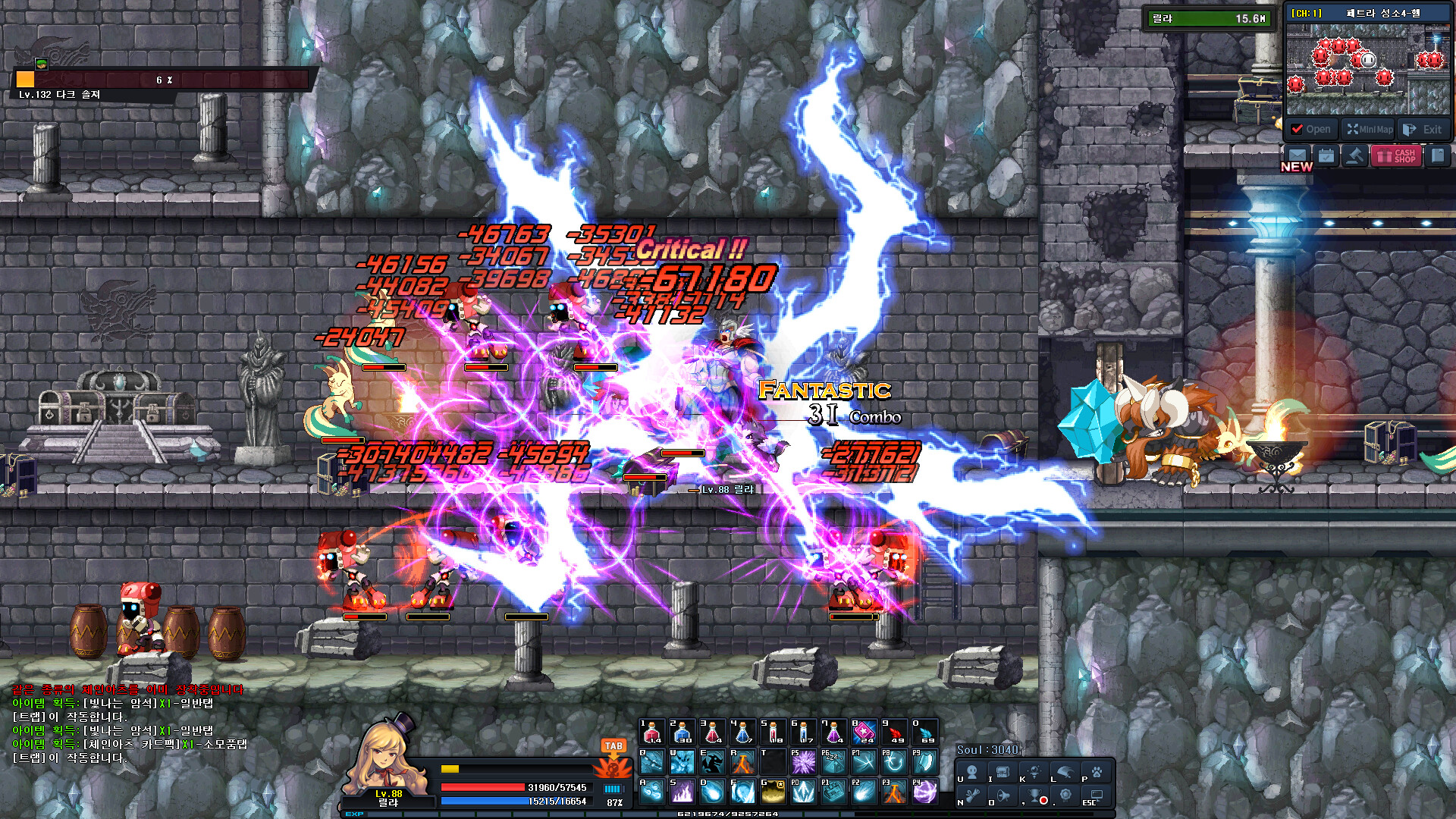The height and width of the screenshot is (819, 1456).
Task: Click the megaphone icon on O key
Action: (1003, 795)
